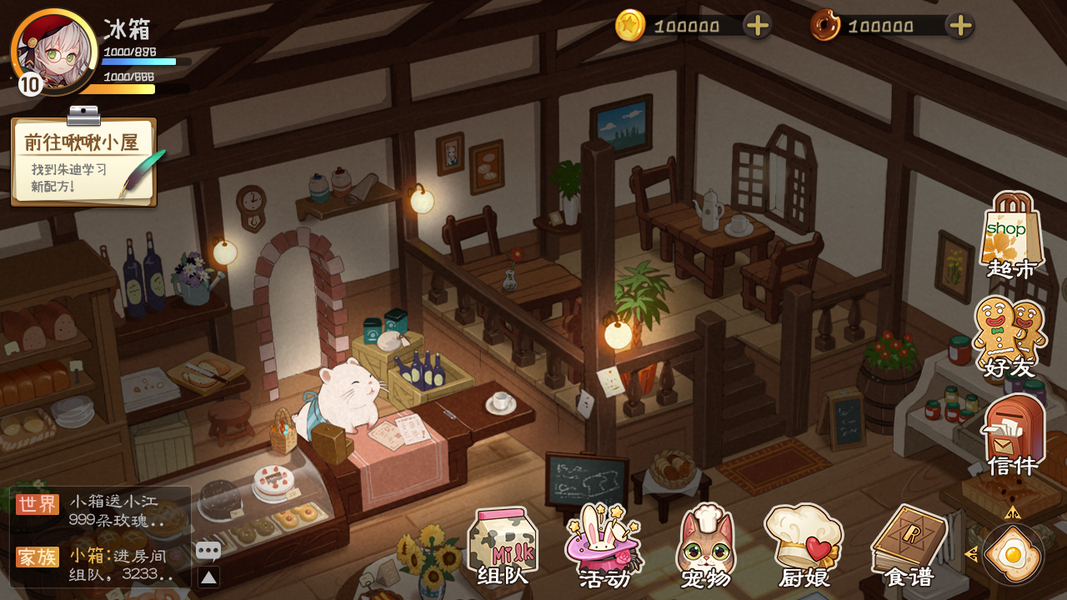Select the 家族 chat channel
Viewport: 1067px width, 600px height.
coord(37,556)
